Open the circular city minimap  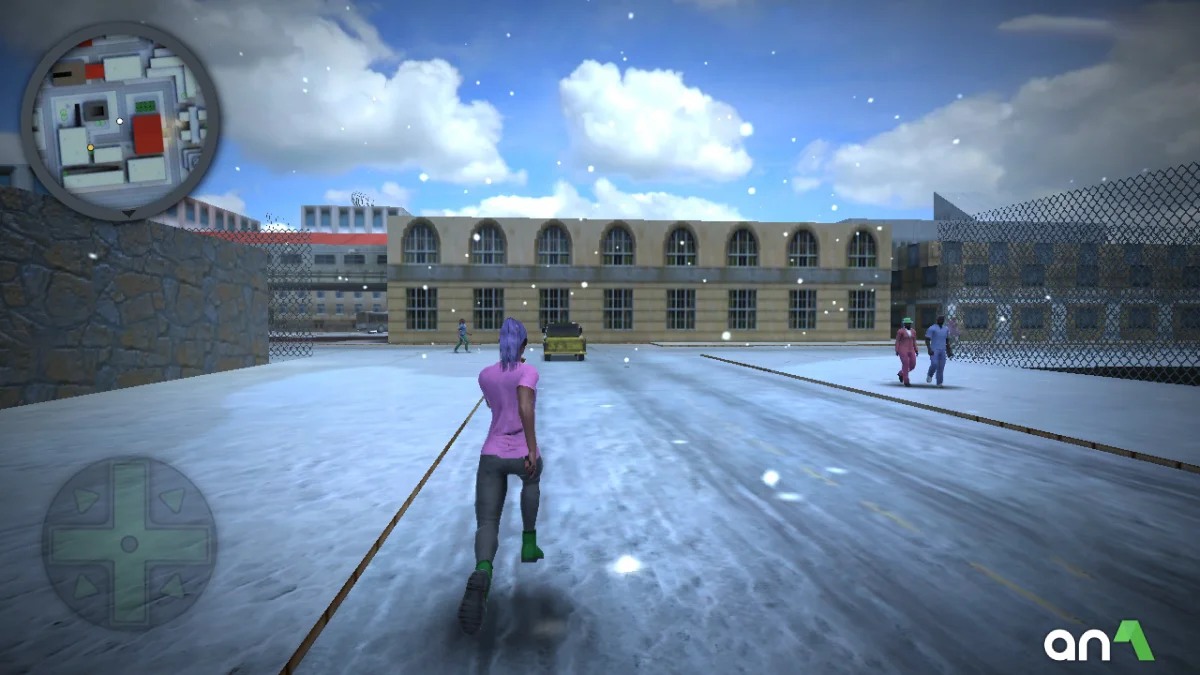pos(120,120)
